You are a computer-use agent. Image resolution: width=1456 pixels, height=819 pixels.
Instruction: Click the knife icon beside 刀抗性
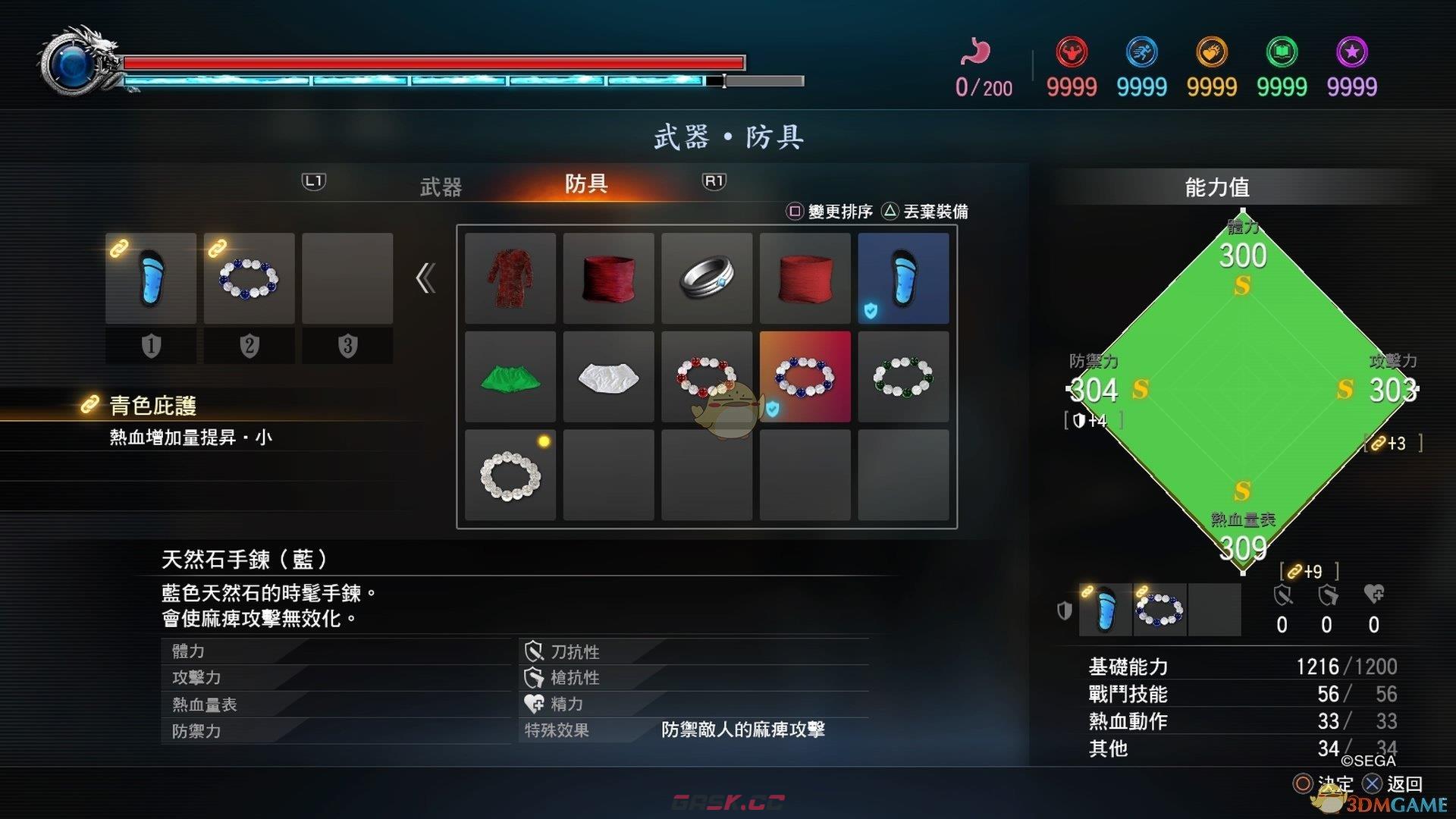pyautogui.click(x=535, y=651)
